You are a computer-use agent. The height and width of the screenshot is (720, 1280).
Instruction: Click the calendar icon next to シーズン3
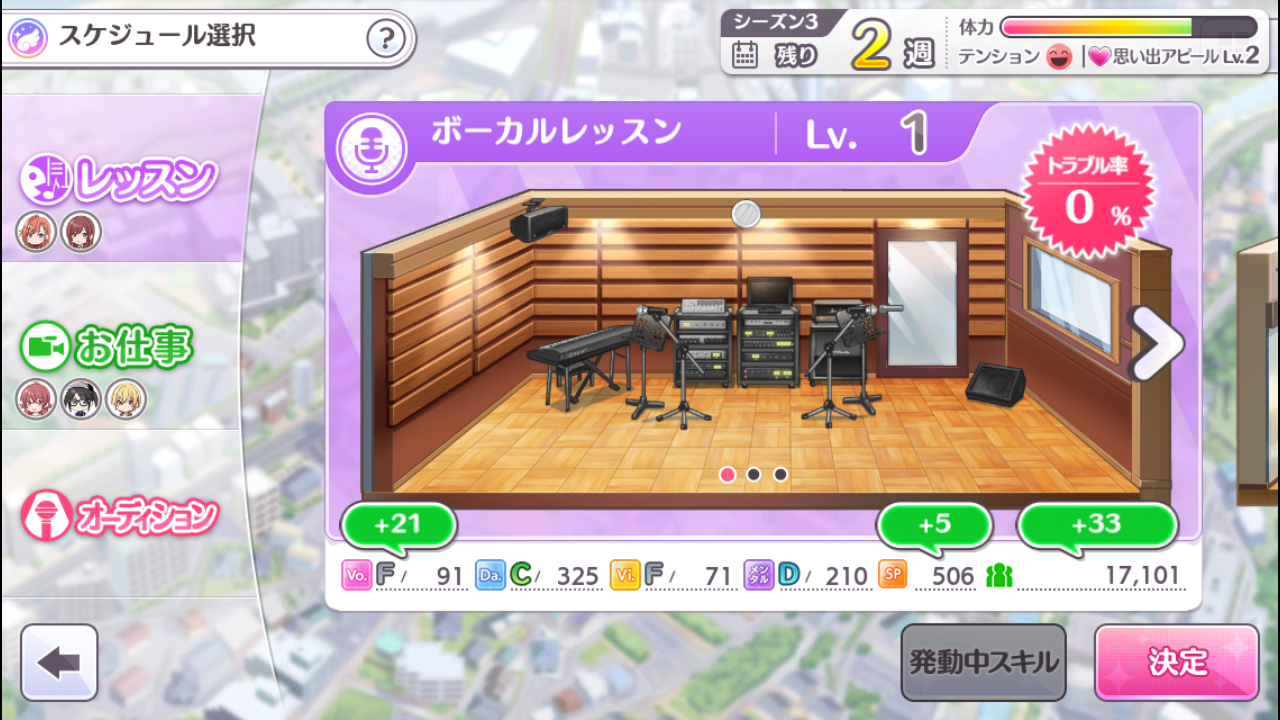pyautogui.click(x=745, y=57)
